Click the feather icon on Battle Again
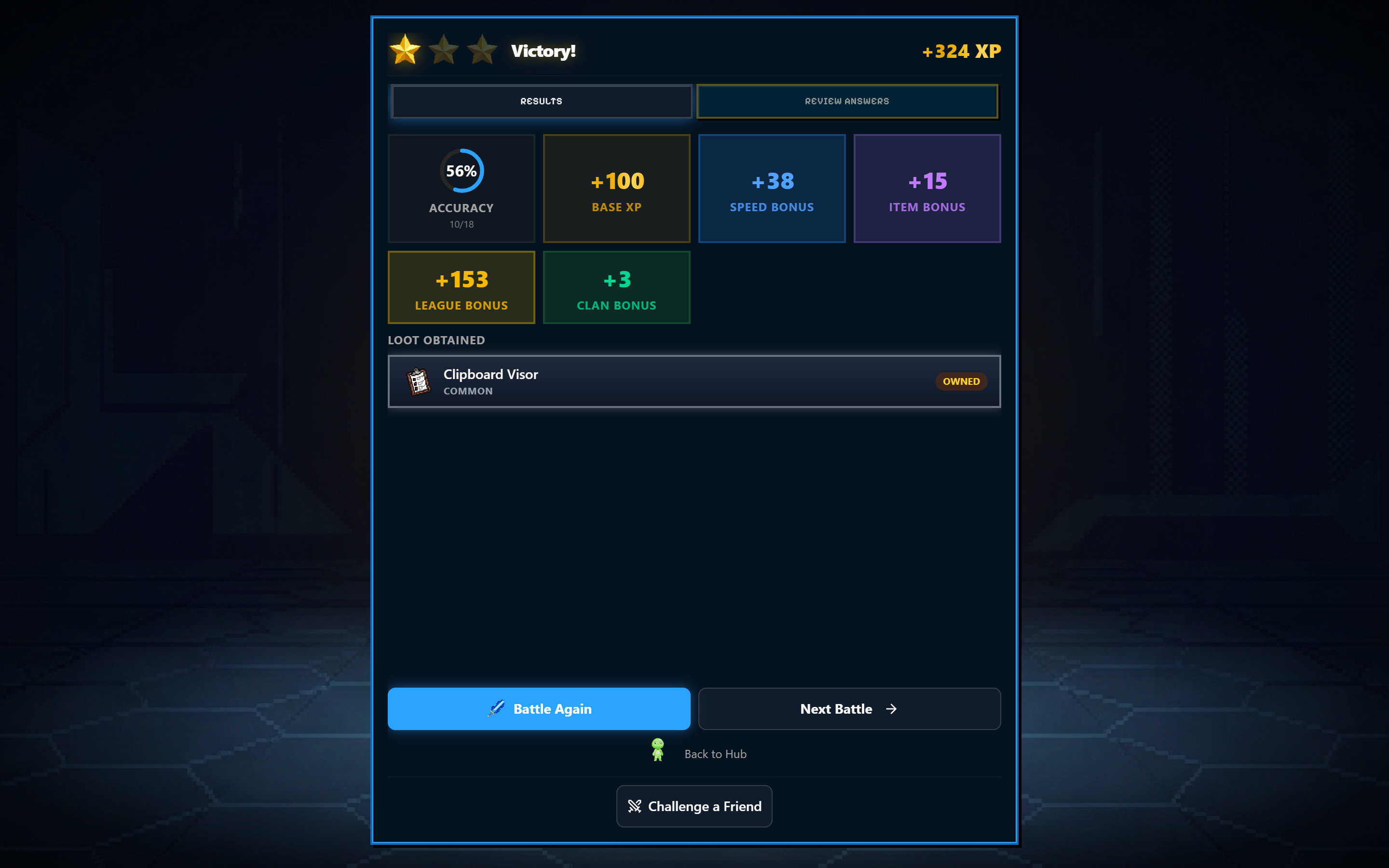Image resolution: width=1389 pixels, height=868 pixels. point(496,708)
